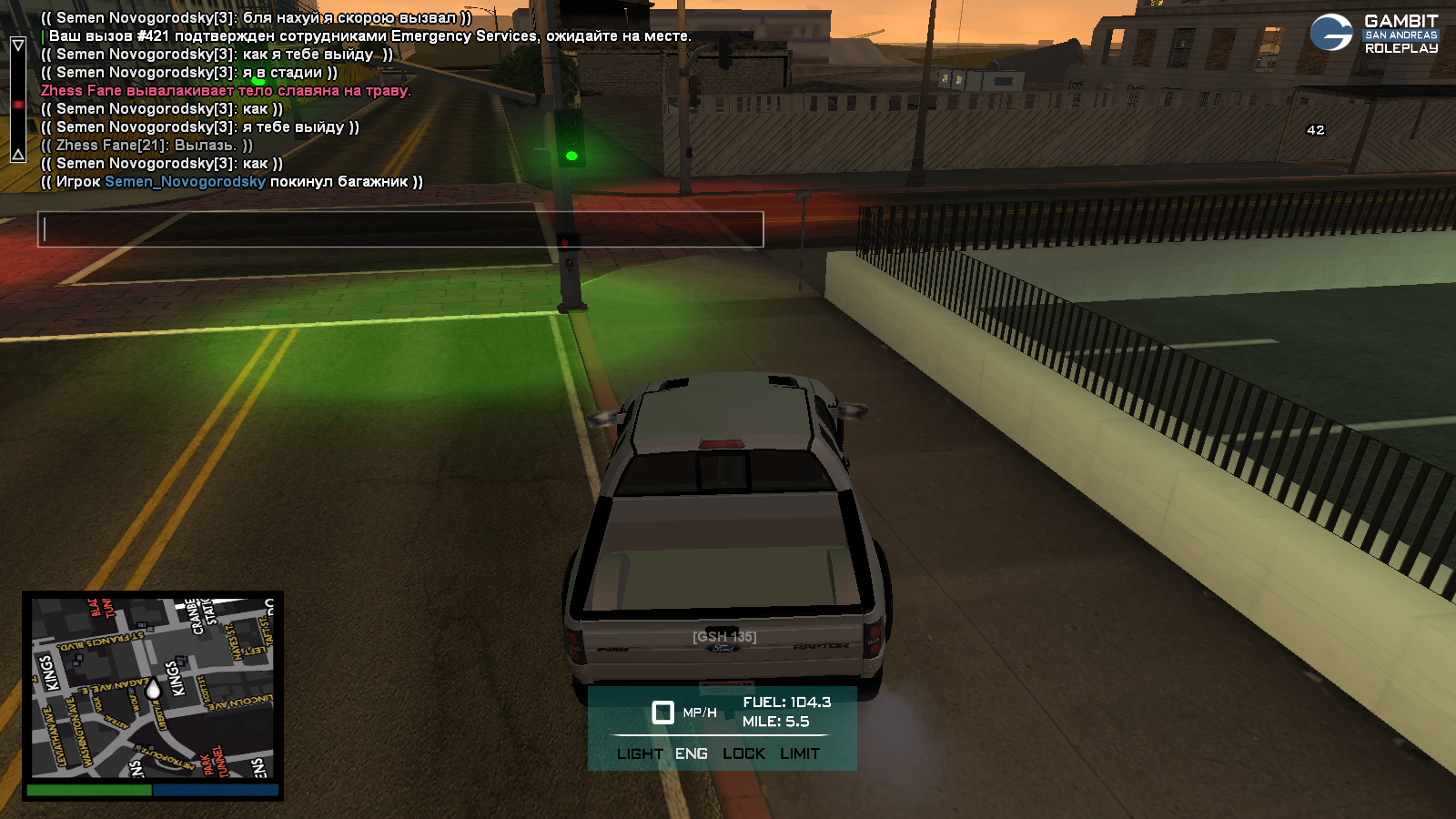Click the chat text input box

point(400,229)
